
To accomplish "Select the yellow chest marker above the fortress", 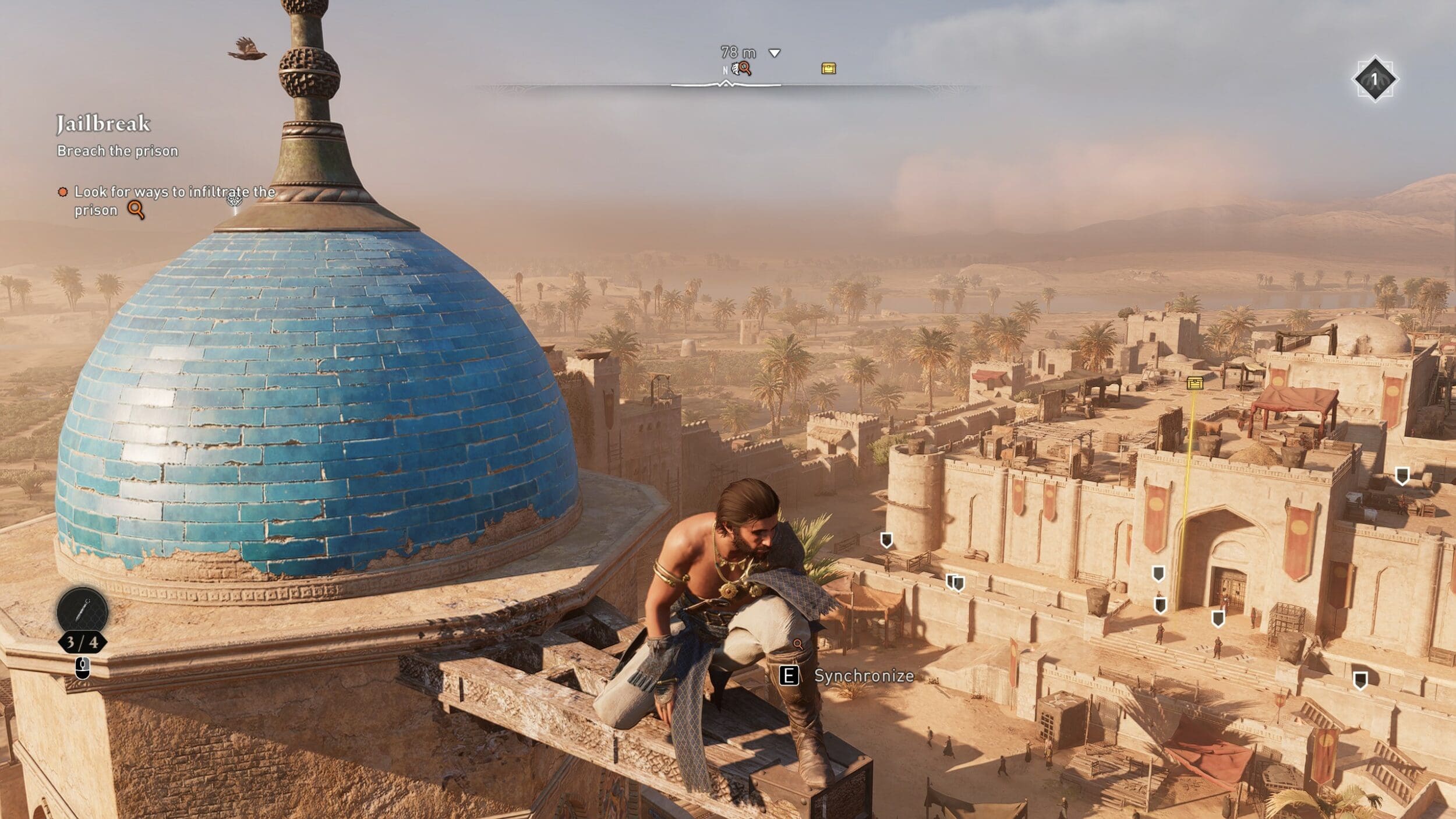I will point(1195,383).
